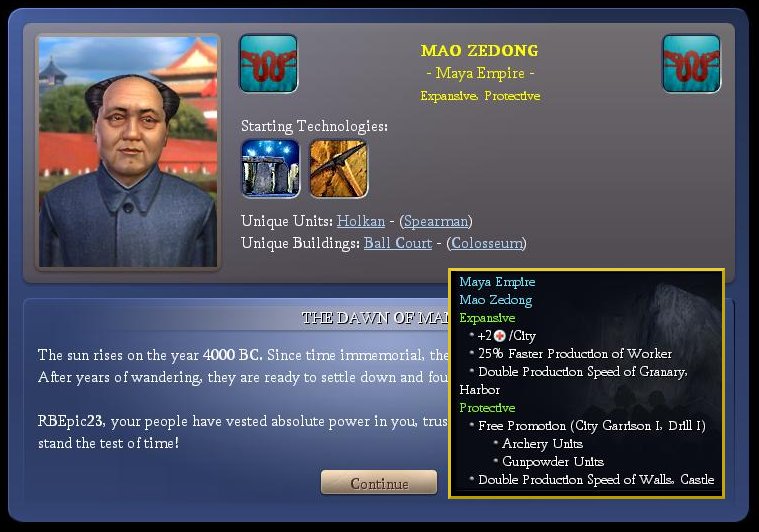759x532 pixels.
Task: Click the Mysticism Stonehenge technology icon
Action: click(x=270, y=168)
